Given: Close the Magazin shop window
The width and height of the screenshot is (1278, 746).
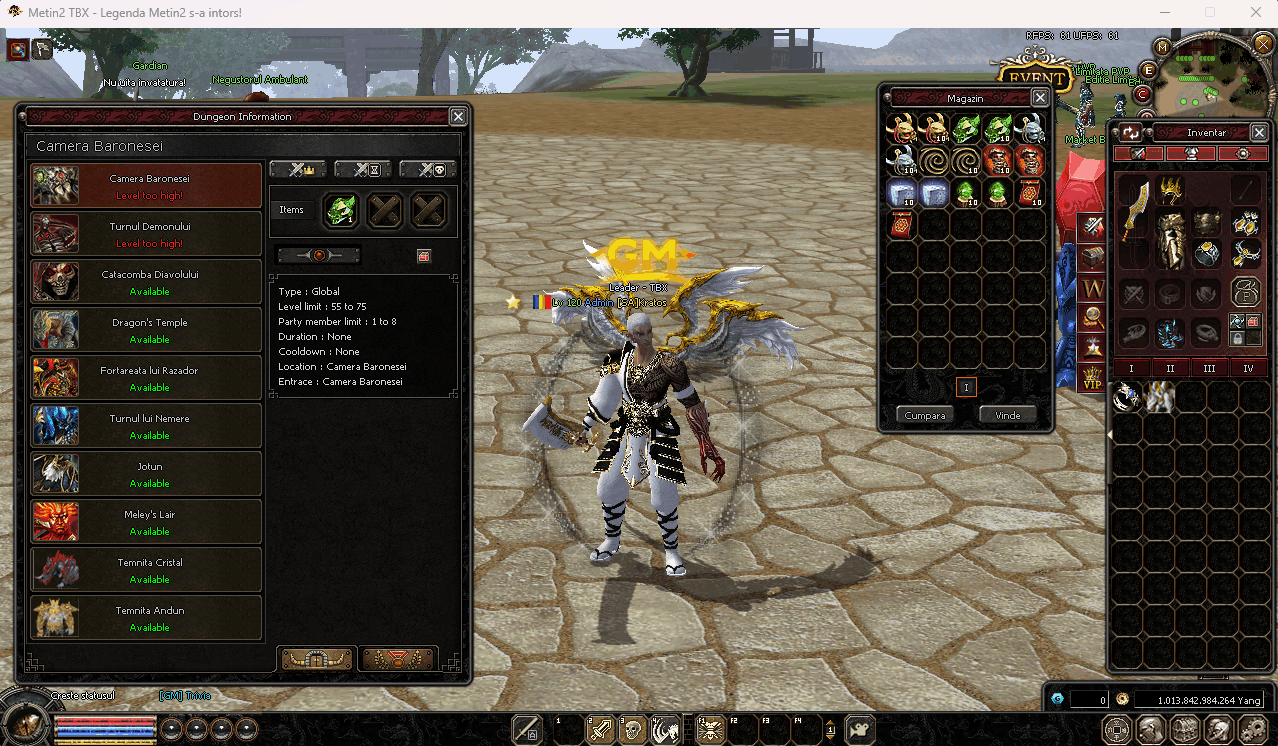Looking at the screenshot, I should click(x=1040, y=98).
